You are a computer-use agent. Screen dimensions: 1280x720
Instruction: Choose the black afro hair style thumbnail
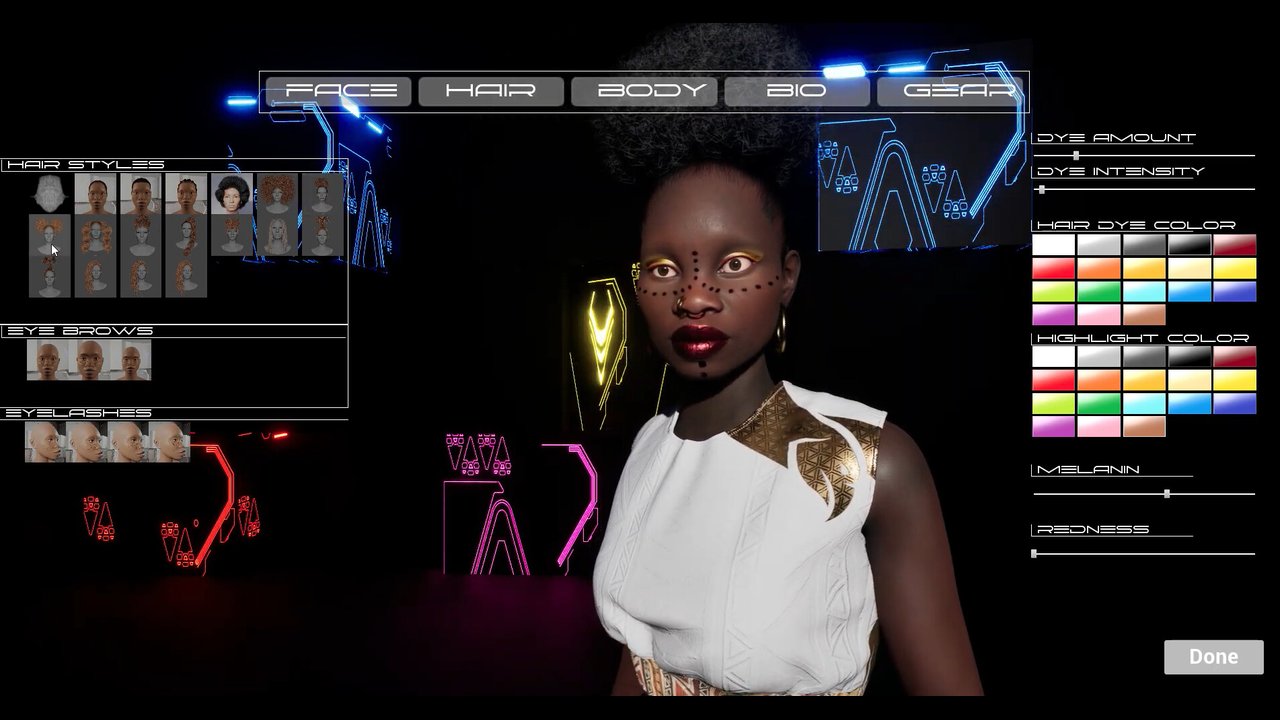pos(232,194)
